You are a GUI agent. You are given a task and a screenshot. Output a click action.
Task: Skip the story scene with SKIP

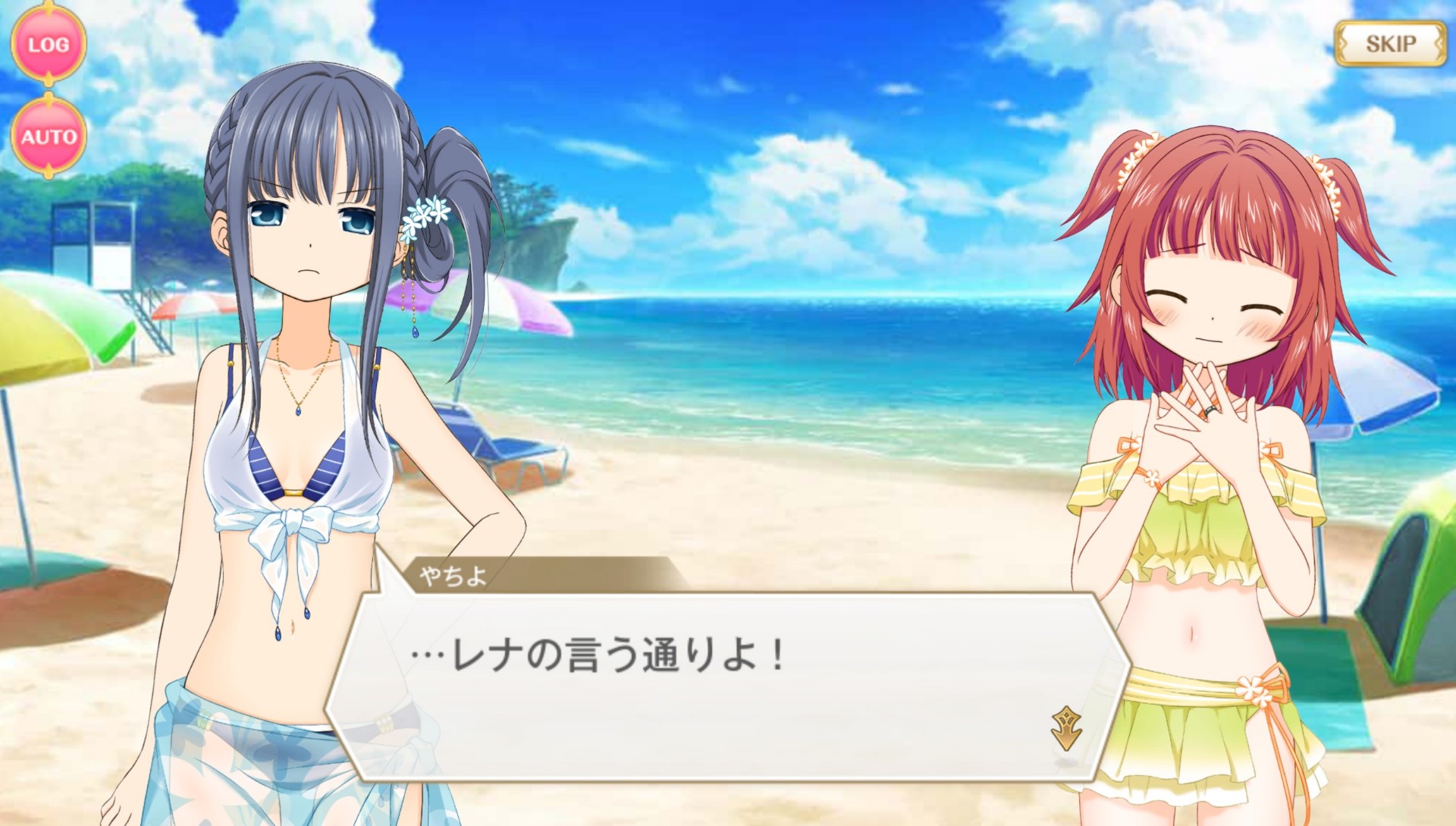point(1390,44)
